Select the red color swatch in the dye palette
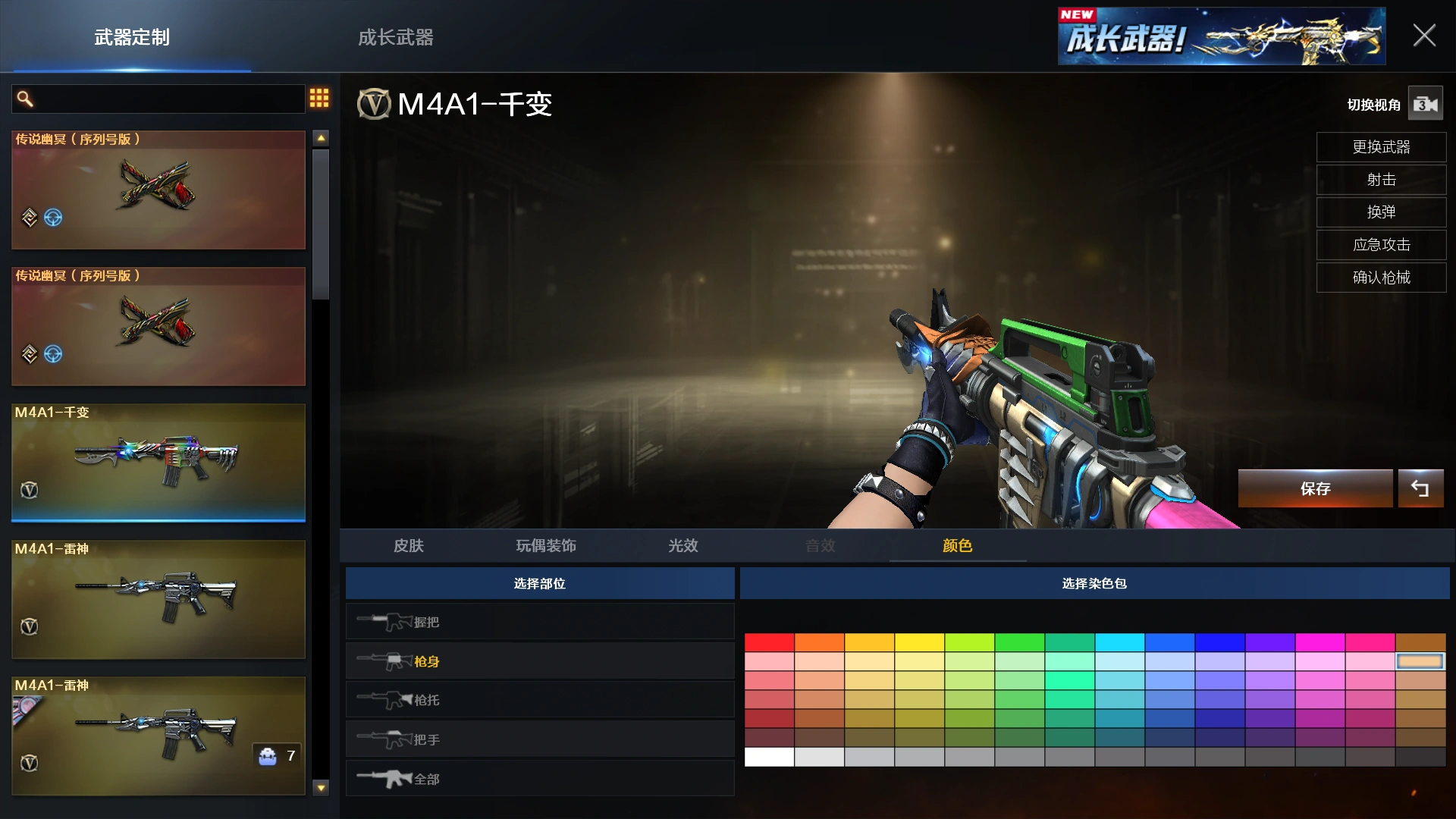Screen dimensions: 1456x819 coord(769,642)
